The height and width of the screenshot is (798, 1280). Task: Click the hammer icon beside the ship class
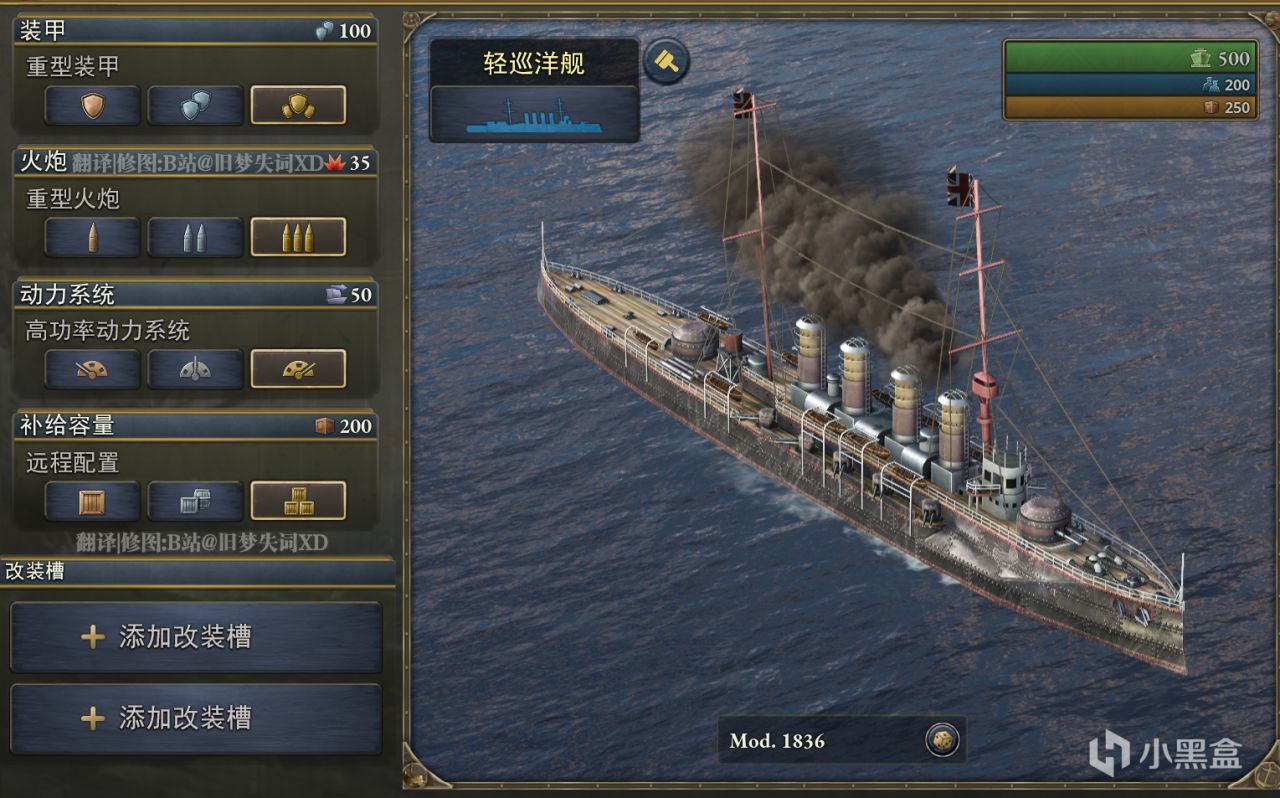[666, 62]
